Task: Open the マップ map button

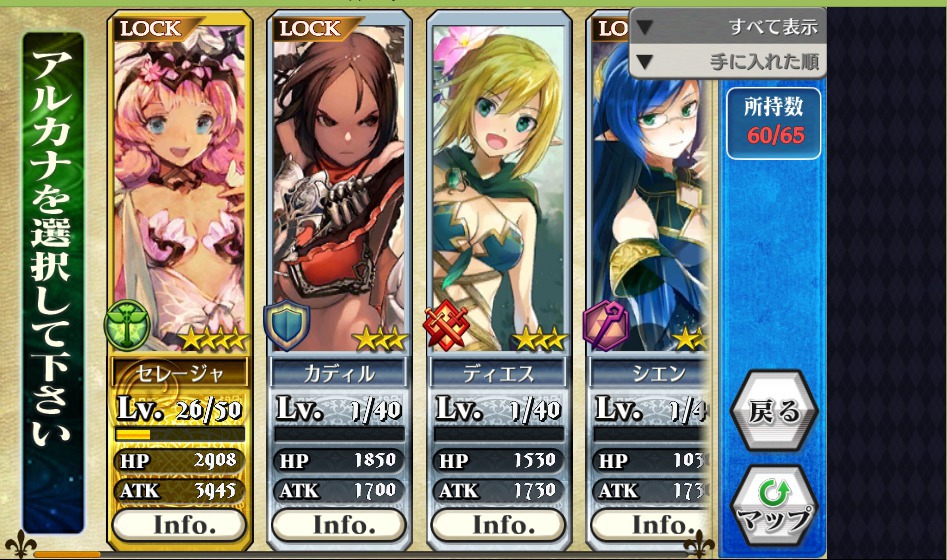Action: (x=773, y=505)
